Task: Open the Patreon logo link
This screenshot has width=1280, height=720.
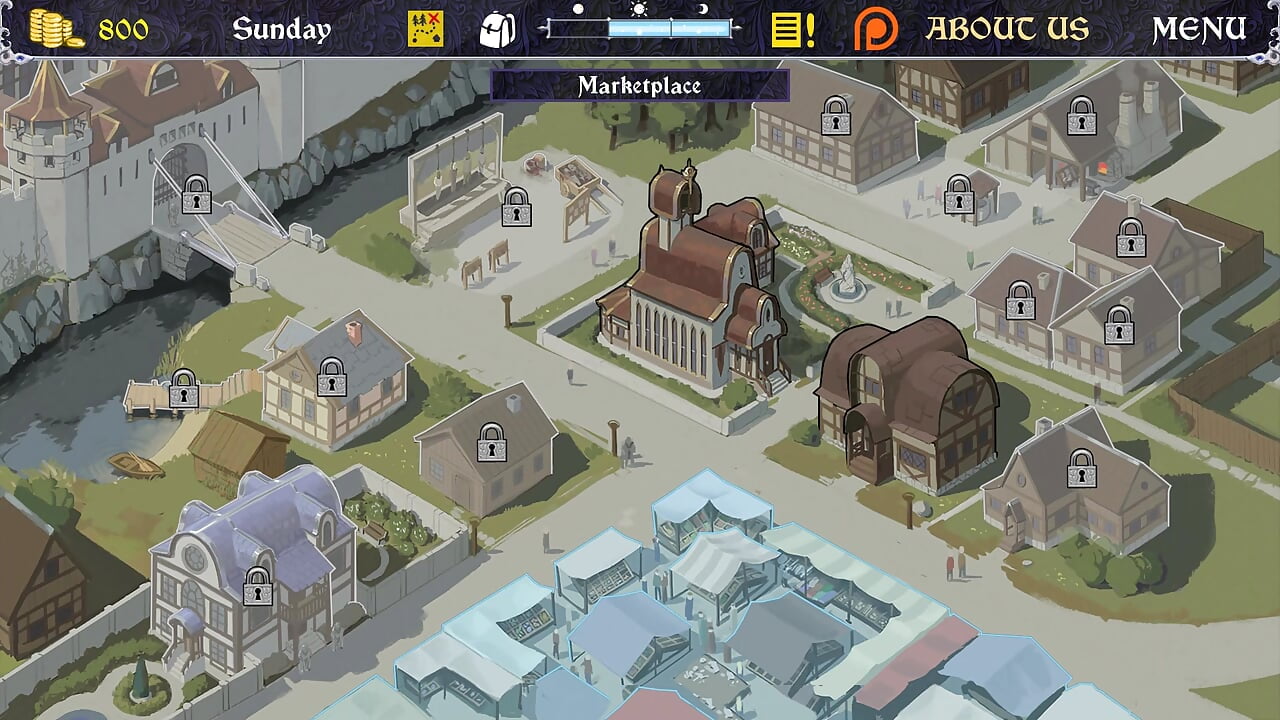Action: click(874, 30)
